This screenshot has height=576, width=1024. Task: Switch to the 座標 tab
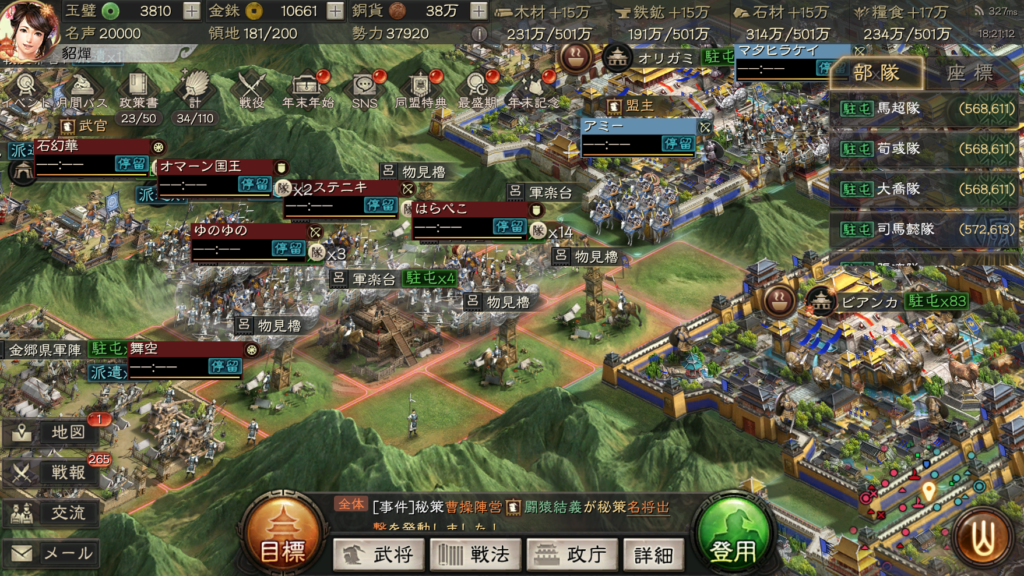click(968, 72)
